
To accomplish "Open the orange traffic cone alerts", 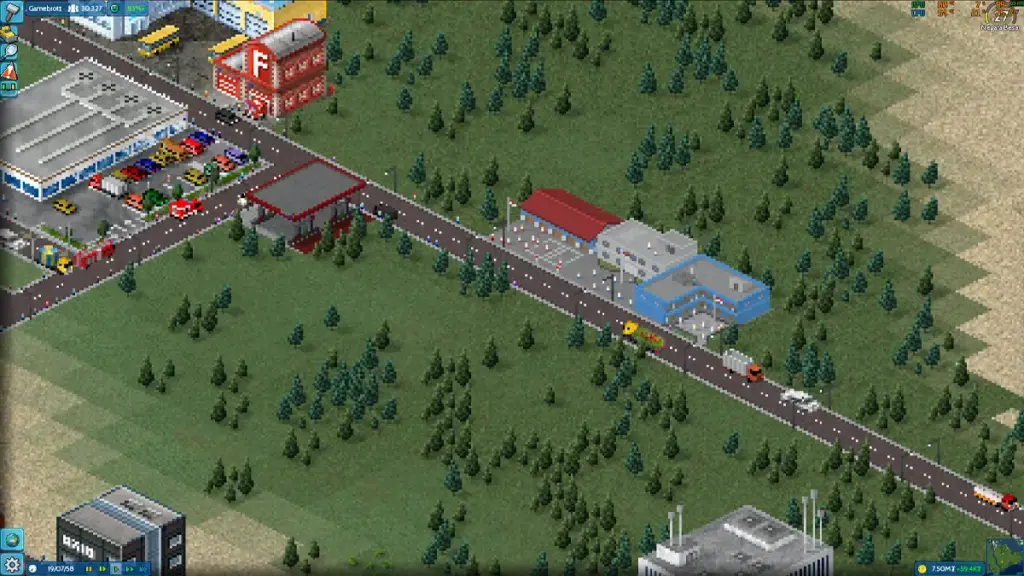I will pyautogui.click(x=9, y=71).
